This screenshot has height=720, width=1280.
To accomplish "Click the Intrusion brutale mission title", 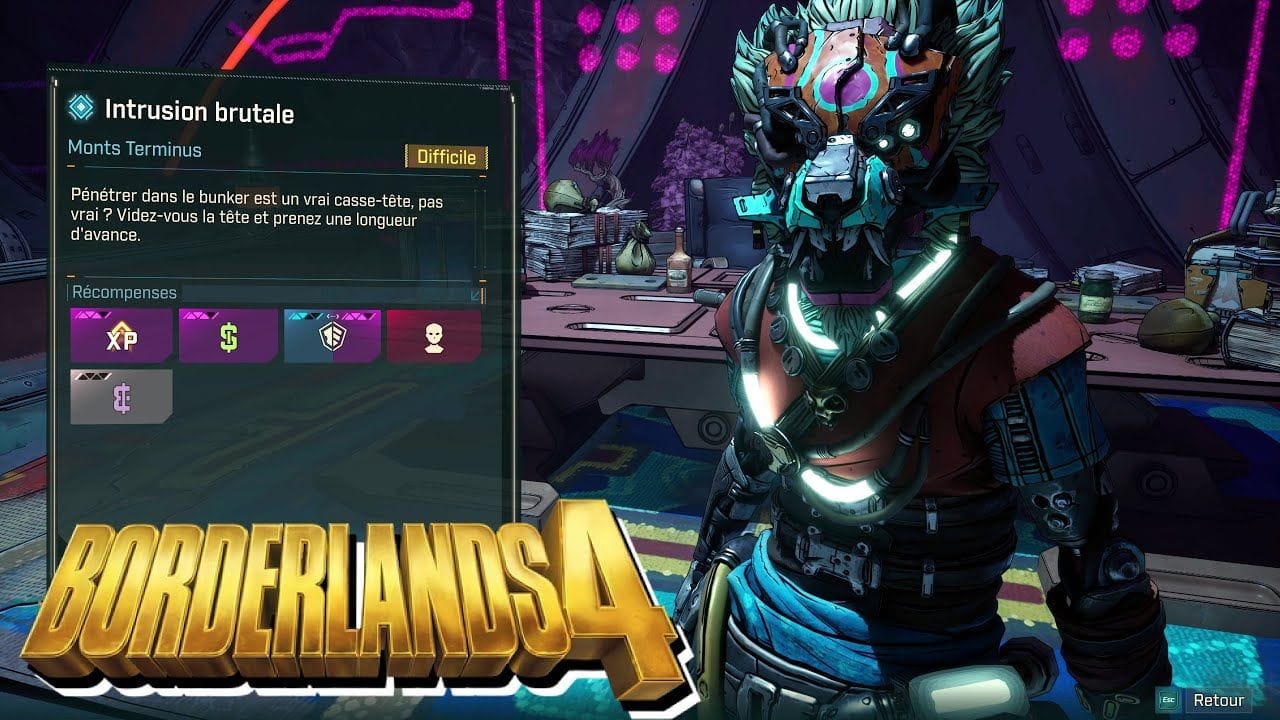I will click(199, 112).
